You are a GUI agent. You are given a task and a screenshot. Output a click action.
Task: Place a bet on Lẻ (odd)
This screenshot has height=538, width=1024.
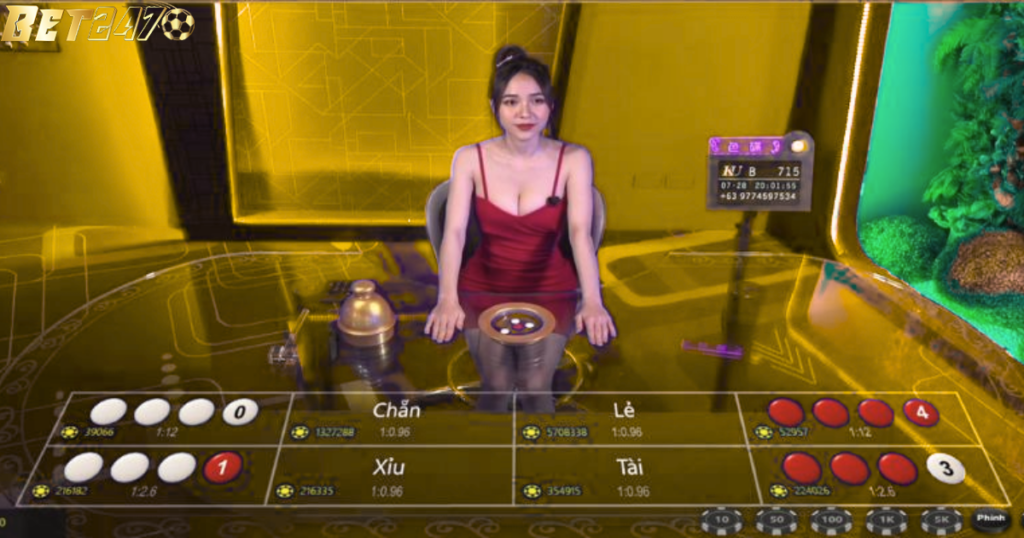[625, 418]
